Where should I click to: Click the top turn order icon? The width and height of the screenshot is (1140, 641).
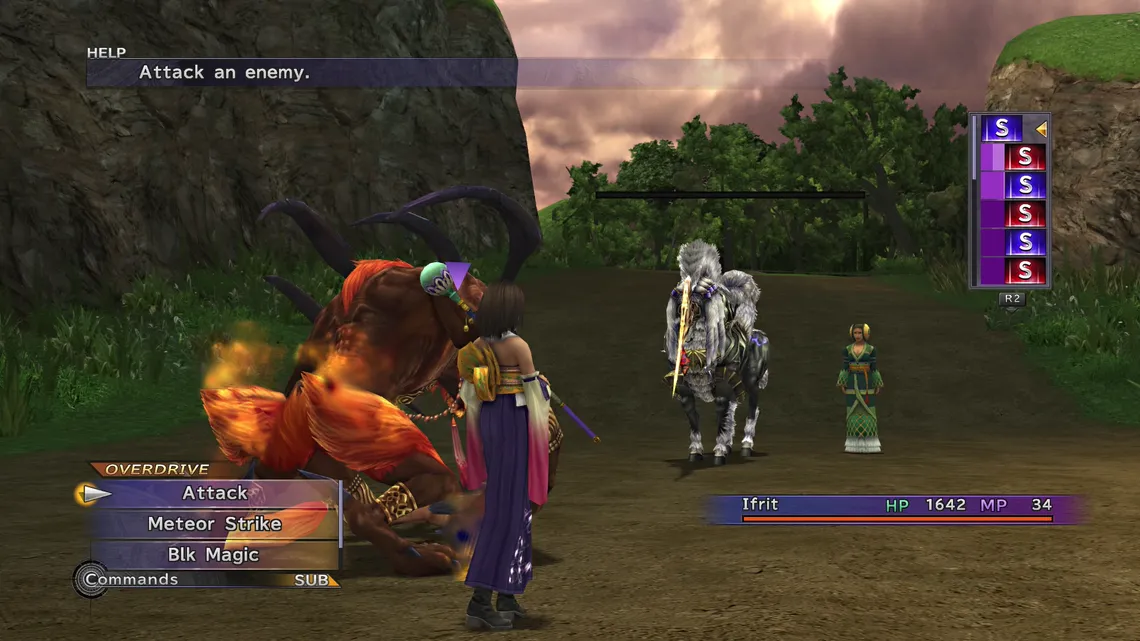(x=1002, y=128)
